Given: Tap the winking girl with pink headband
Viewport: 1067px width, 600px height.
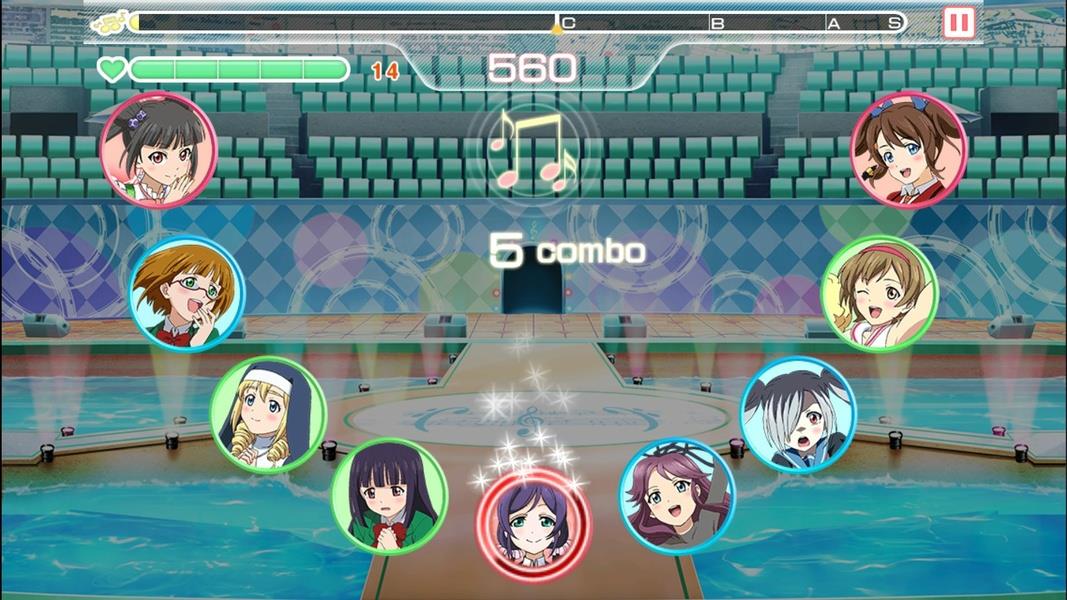Looking at the screenshot, I should click(x=879, y=293).
